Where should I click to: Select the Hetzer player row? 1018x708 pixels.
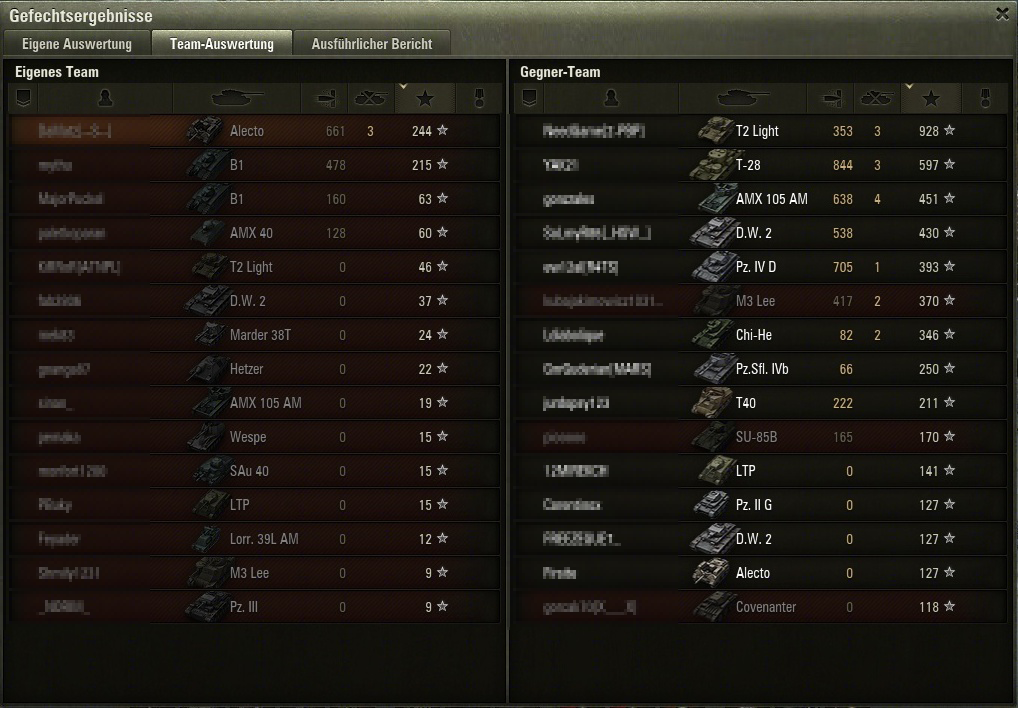(x=254, y=369)
